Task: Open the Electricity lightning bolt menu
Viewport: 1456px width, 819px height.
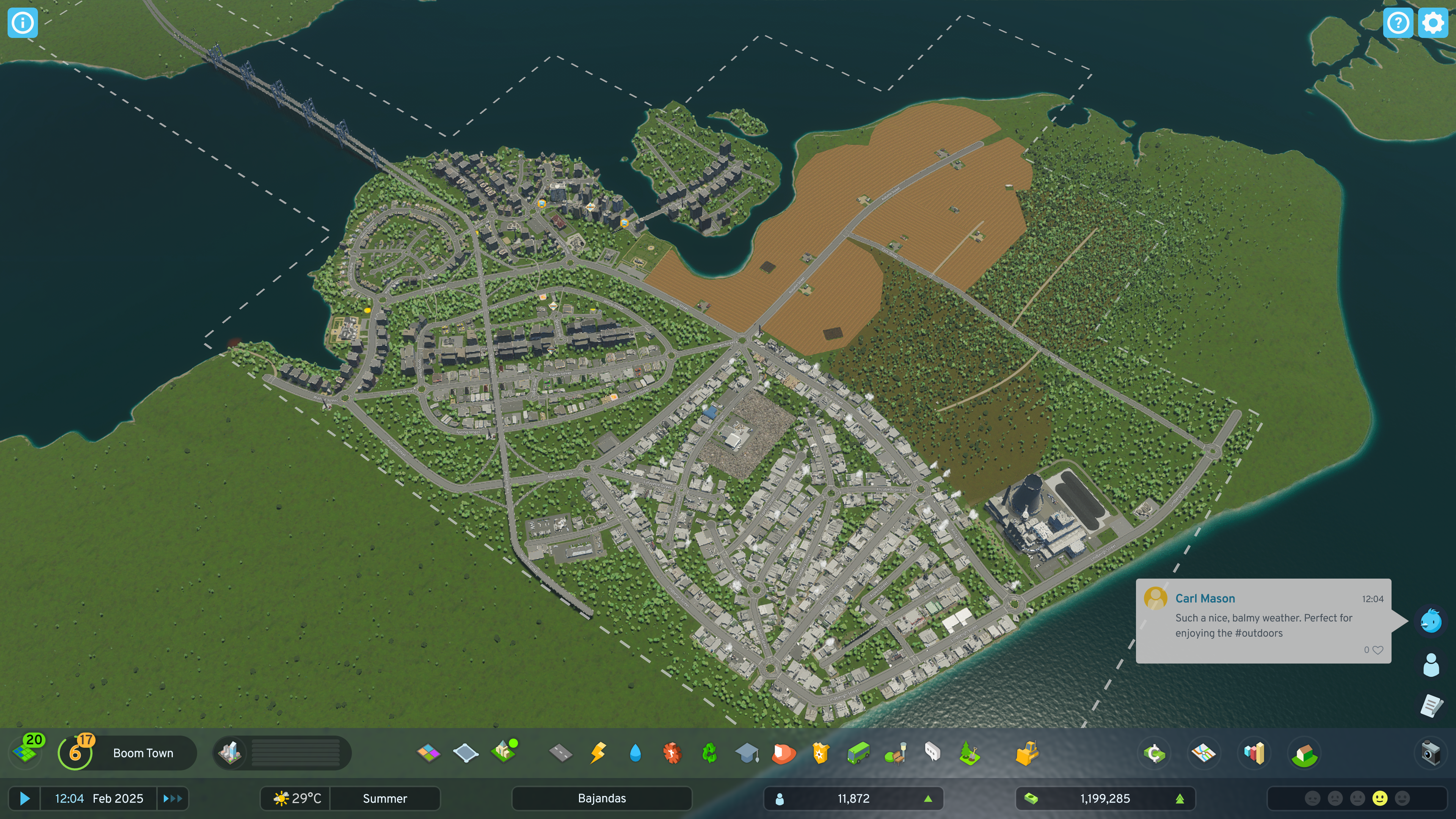Action: click(598, 753)
